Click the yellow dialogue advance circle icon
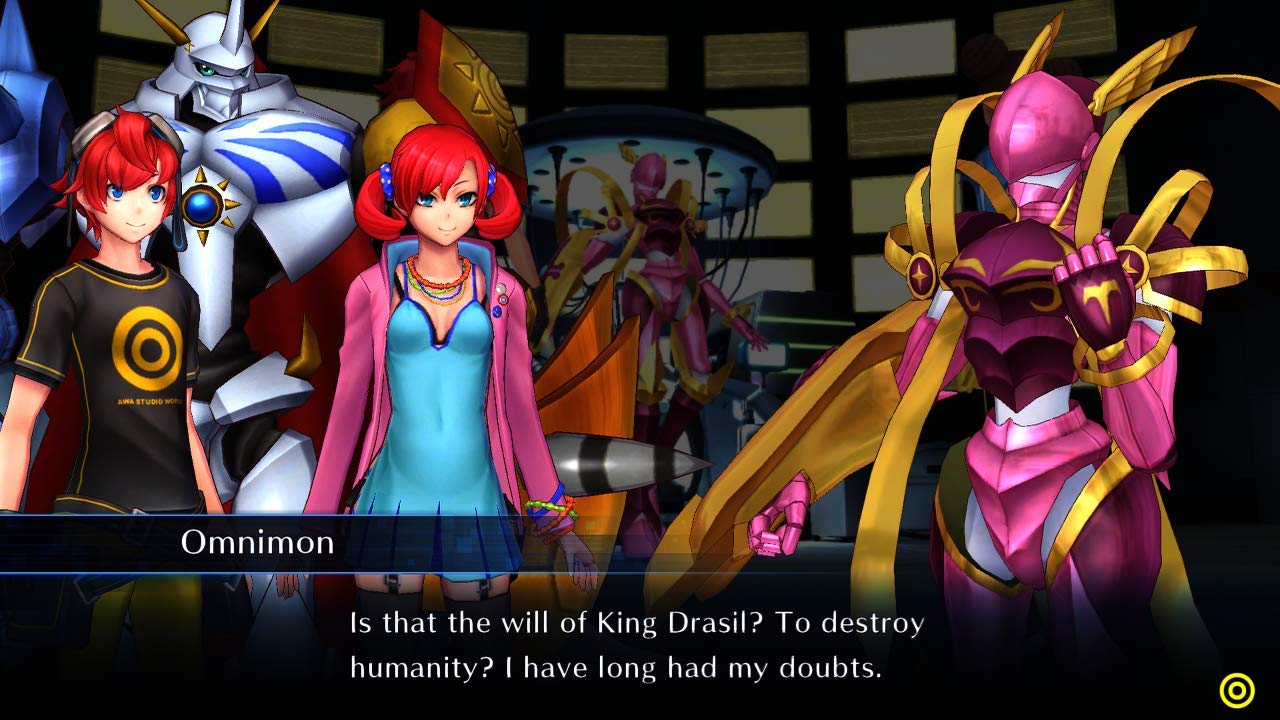Viewport: 1280px width, 720px height. (1237, 690)
